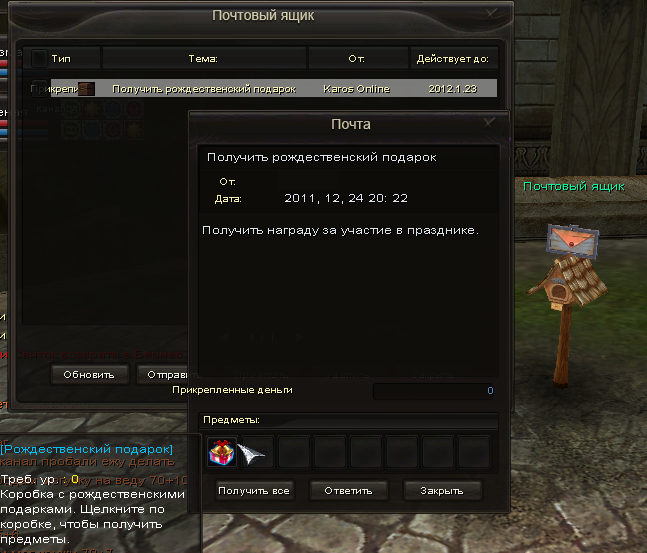Refresh the mailbox with "Обновить"
Screen dimensions: 647x553
[90, 375]
